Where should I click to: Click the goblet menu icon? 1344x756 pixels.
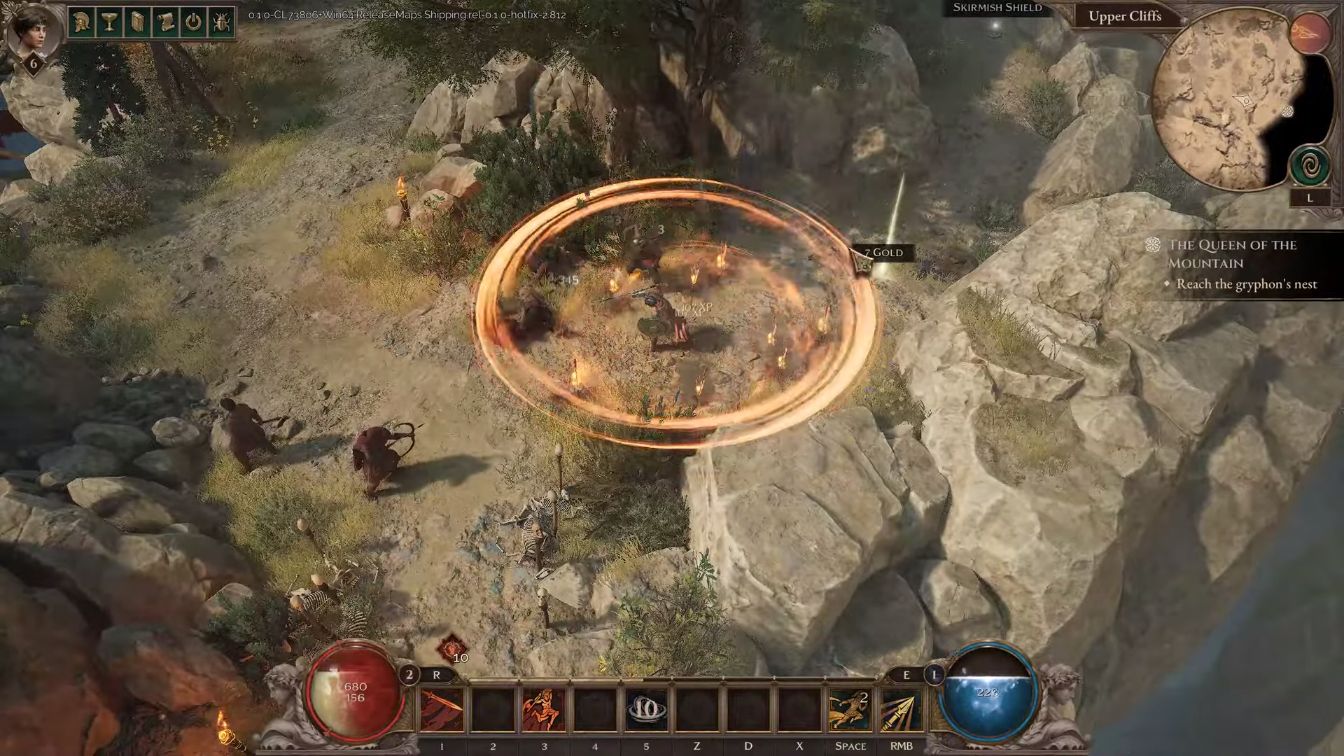coord(111,22)
